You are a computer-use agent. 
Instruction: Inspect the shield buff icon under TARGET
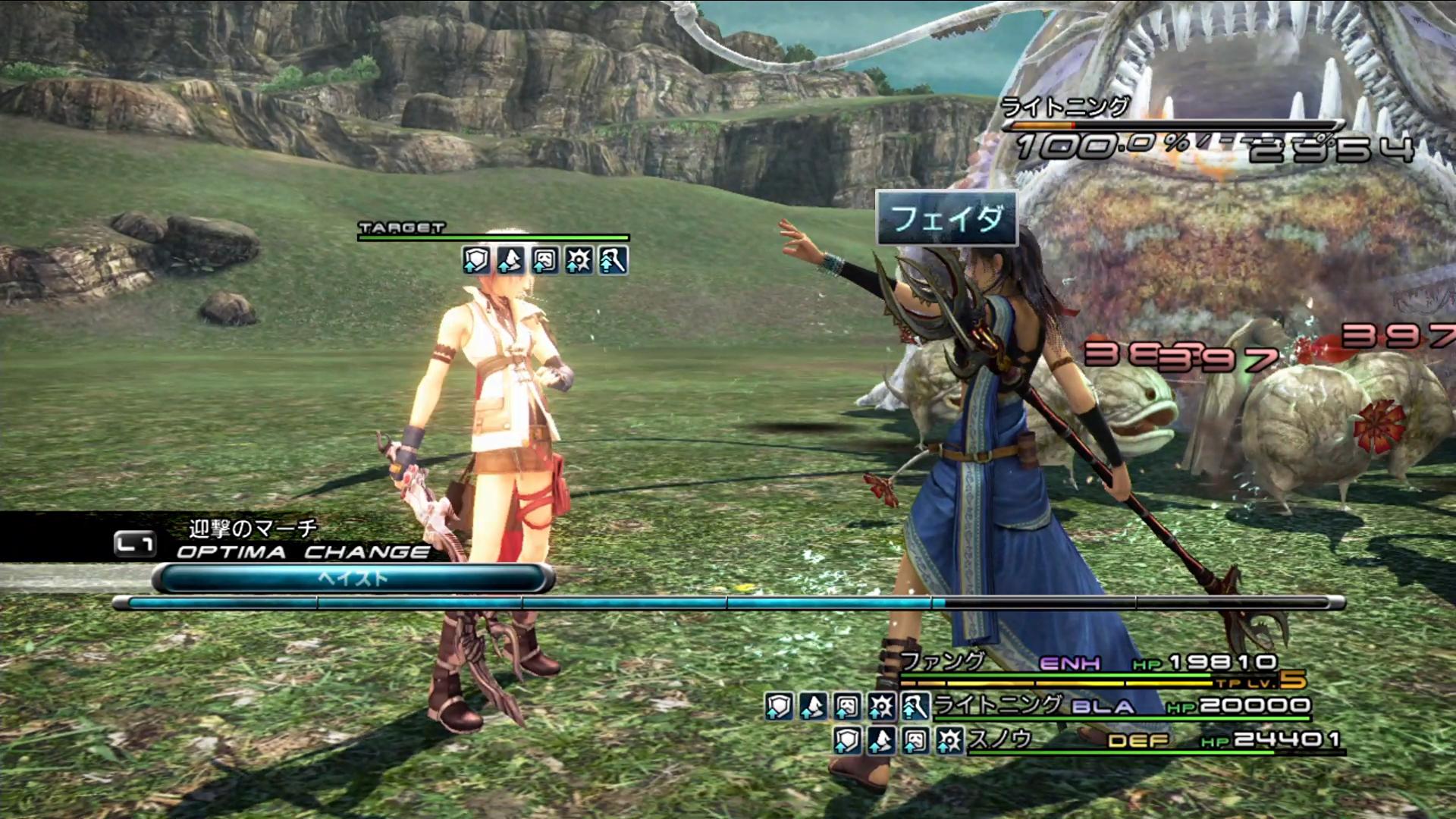click(475, 261)
